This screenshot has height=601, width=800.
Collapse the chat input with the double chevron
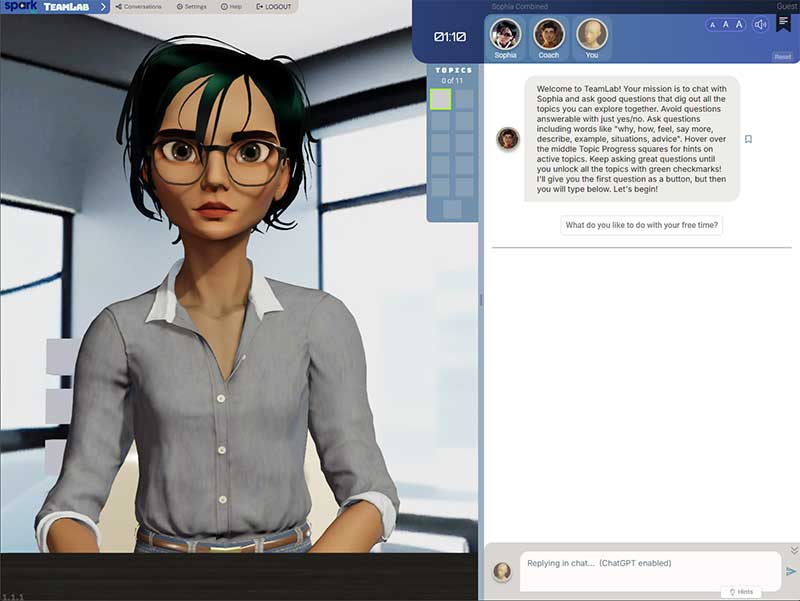click(x=794, y=550)
